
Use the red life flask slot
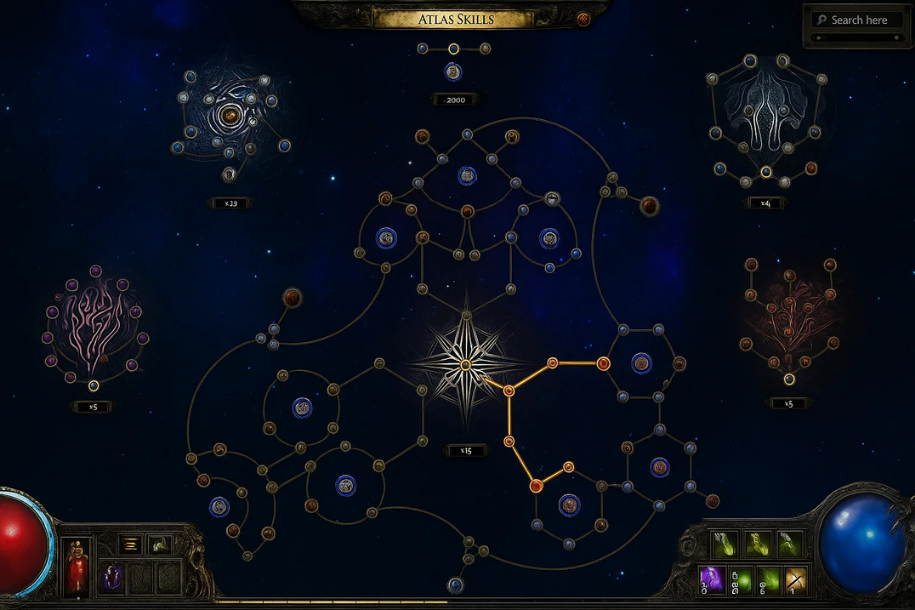coord(77,570)
